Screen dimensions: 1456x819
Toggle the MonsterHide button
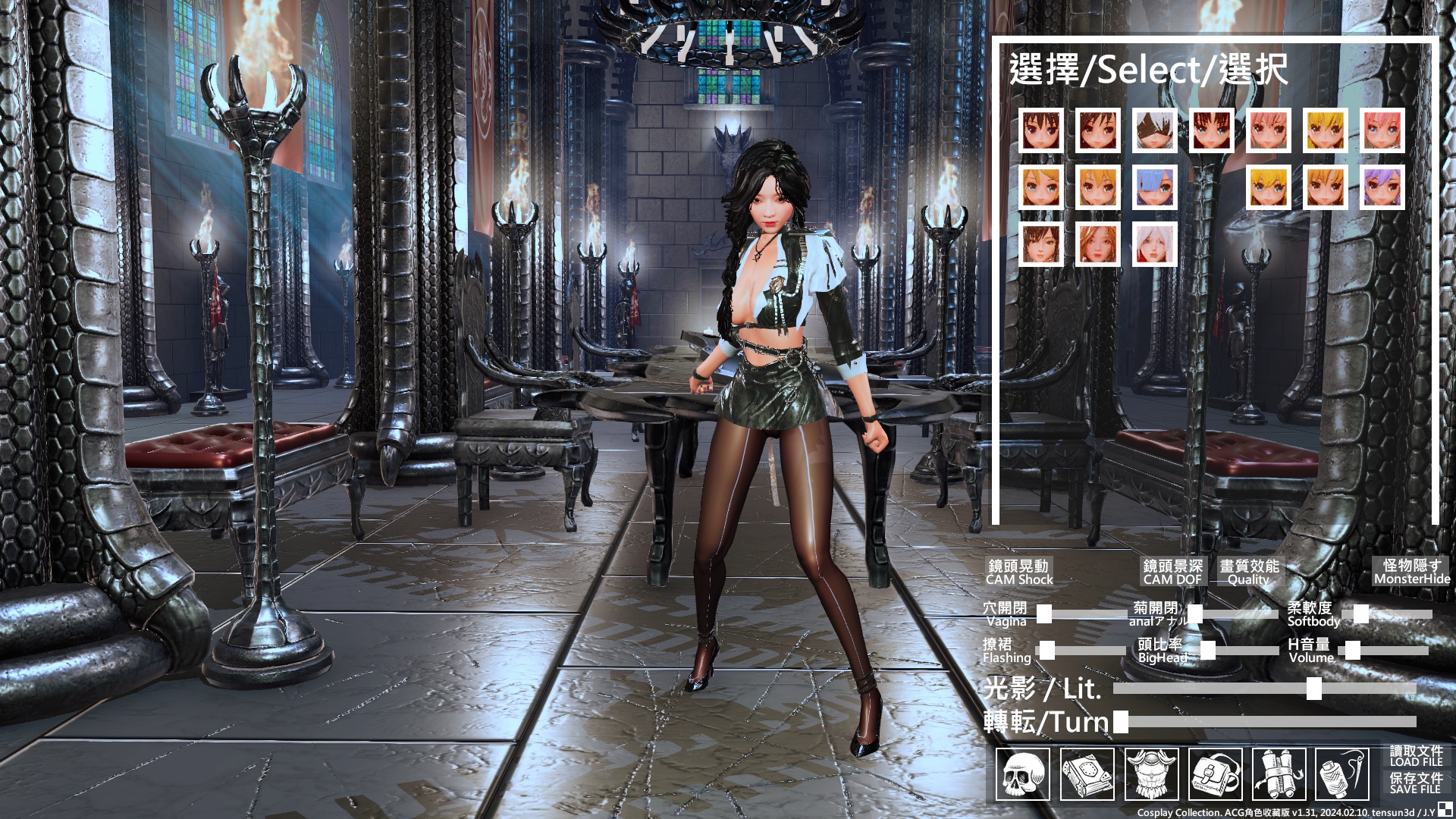1411,572
